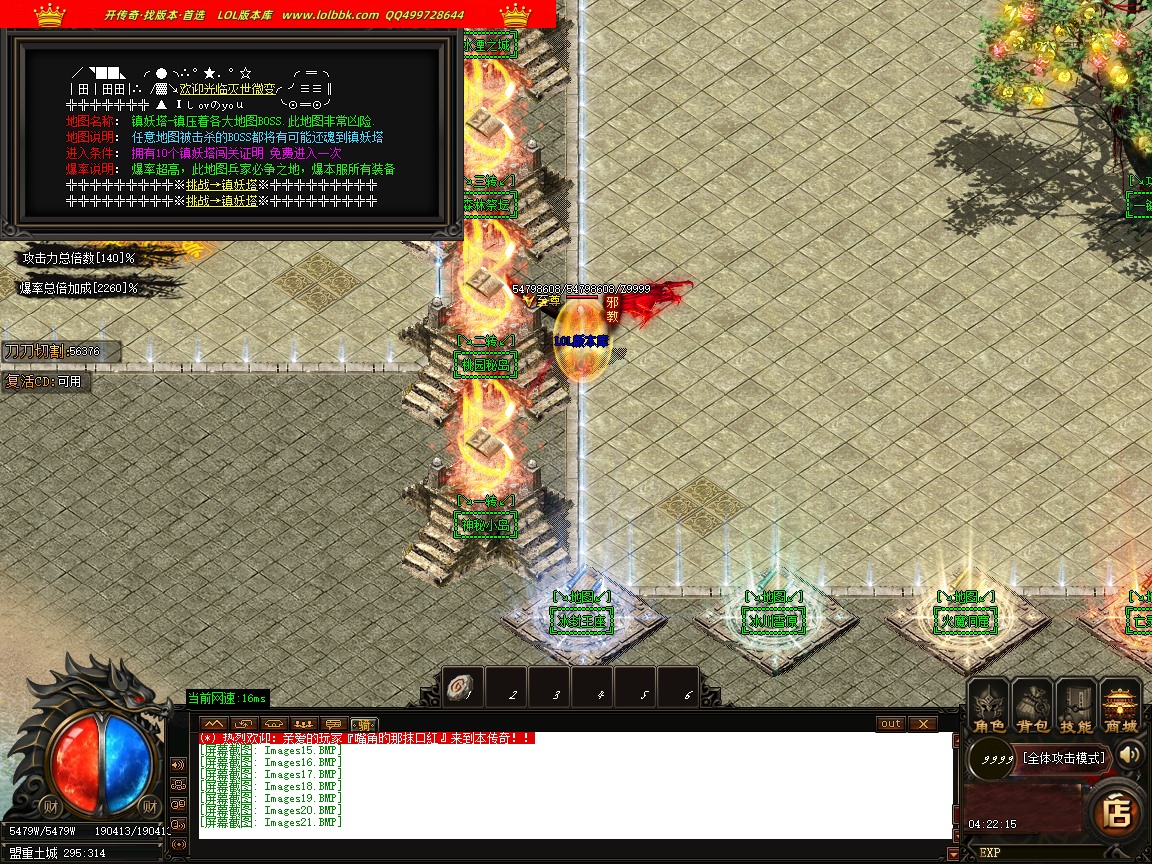Close the chat window with X
This screenshot has height=864, width=1152.
click(x=922, y=723)
